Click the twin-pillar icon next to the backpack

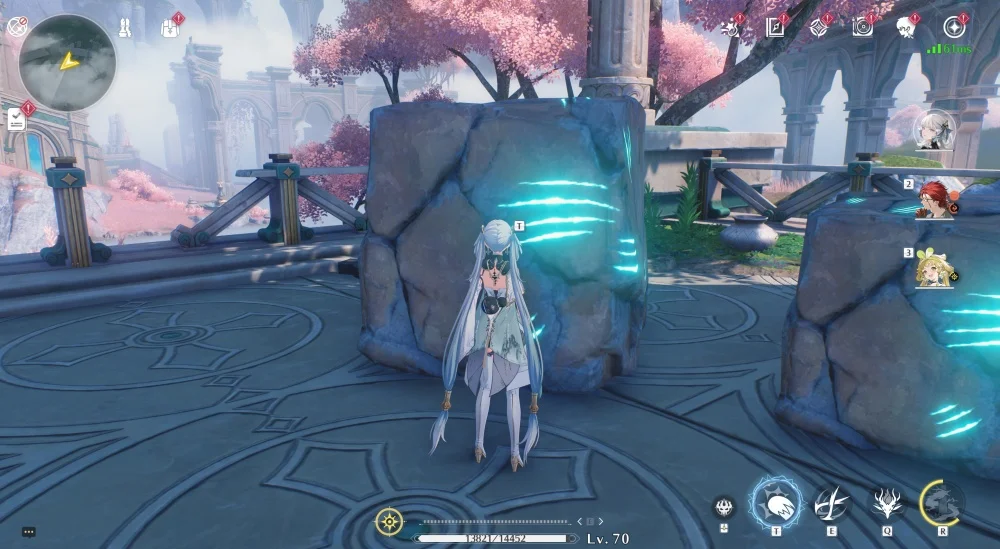pos(125,28)
